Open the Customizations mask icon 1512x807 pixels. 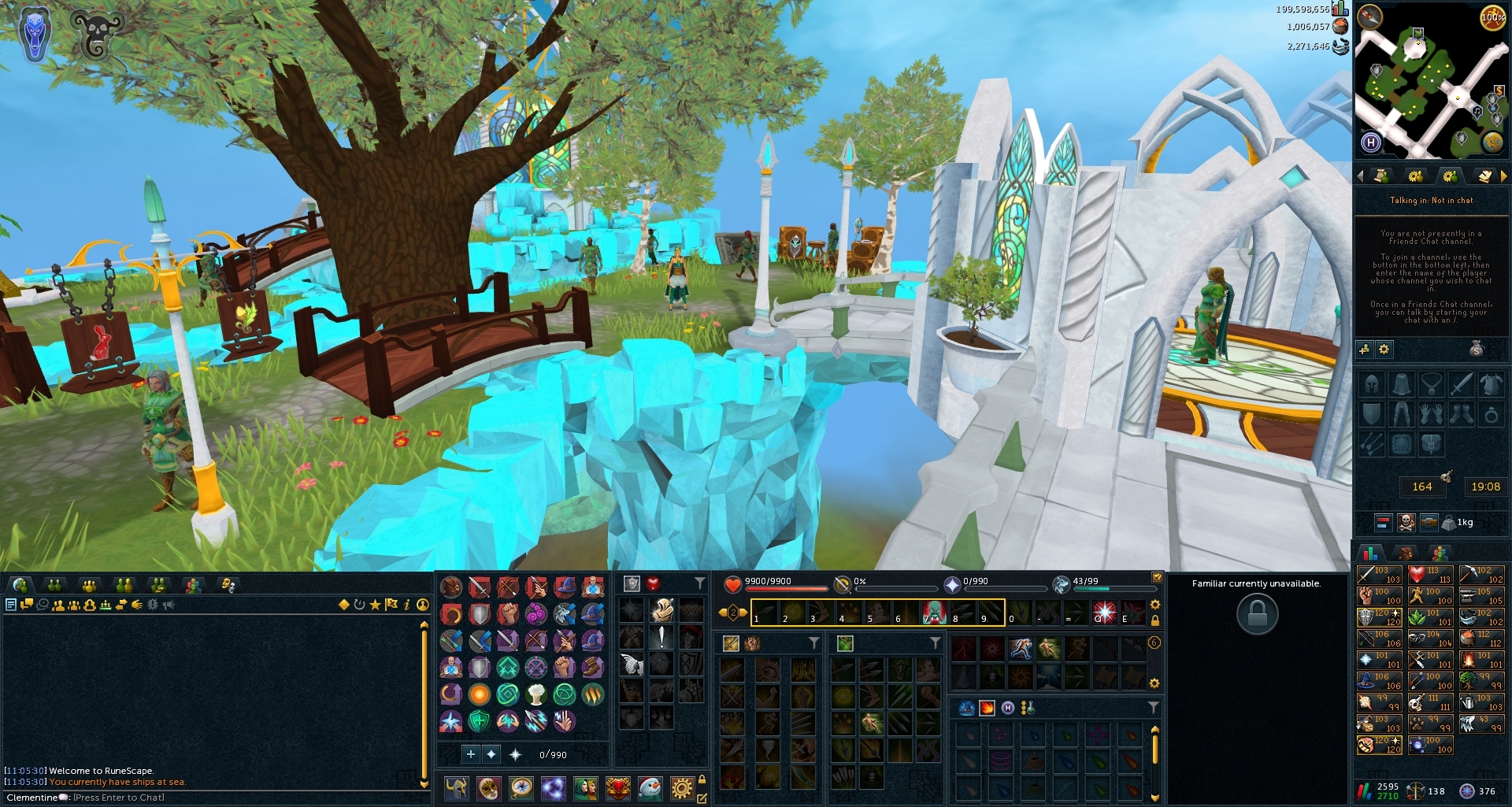tap(488, 788)
